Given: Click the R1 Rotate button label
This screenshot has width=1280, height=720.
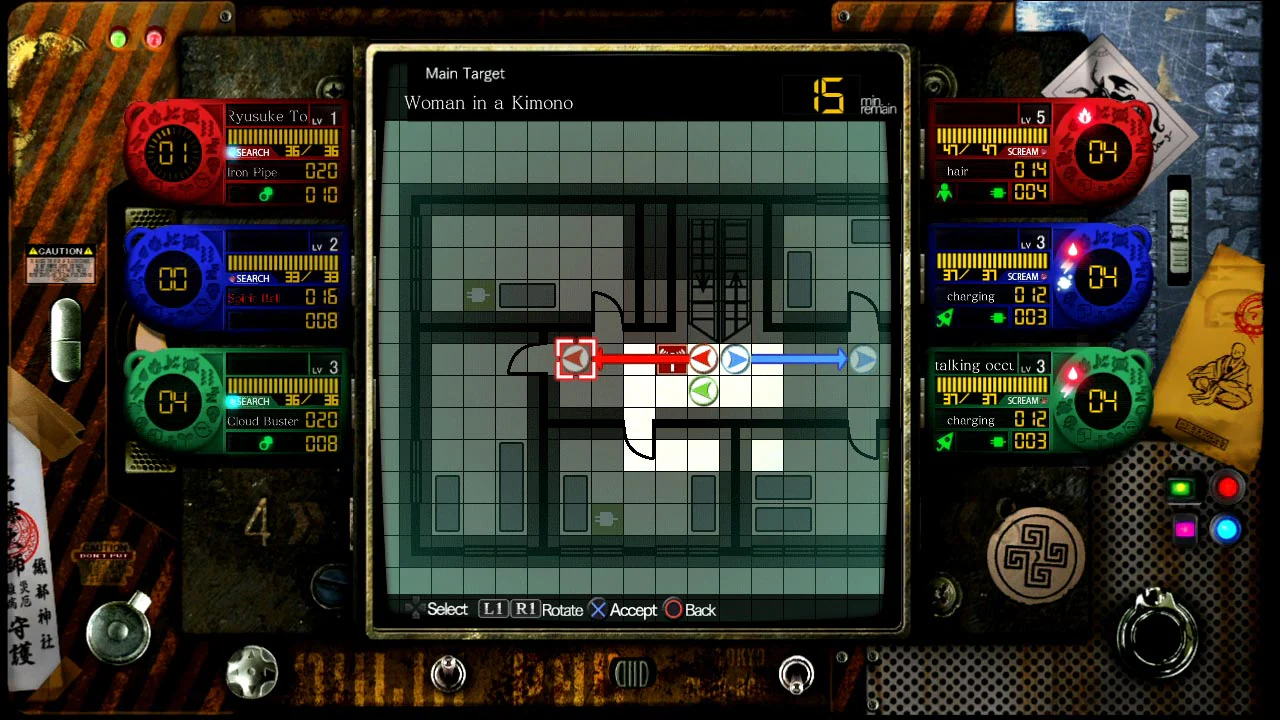Looking at the screenshot, I should 525,609.
